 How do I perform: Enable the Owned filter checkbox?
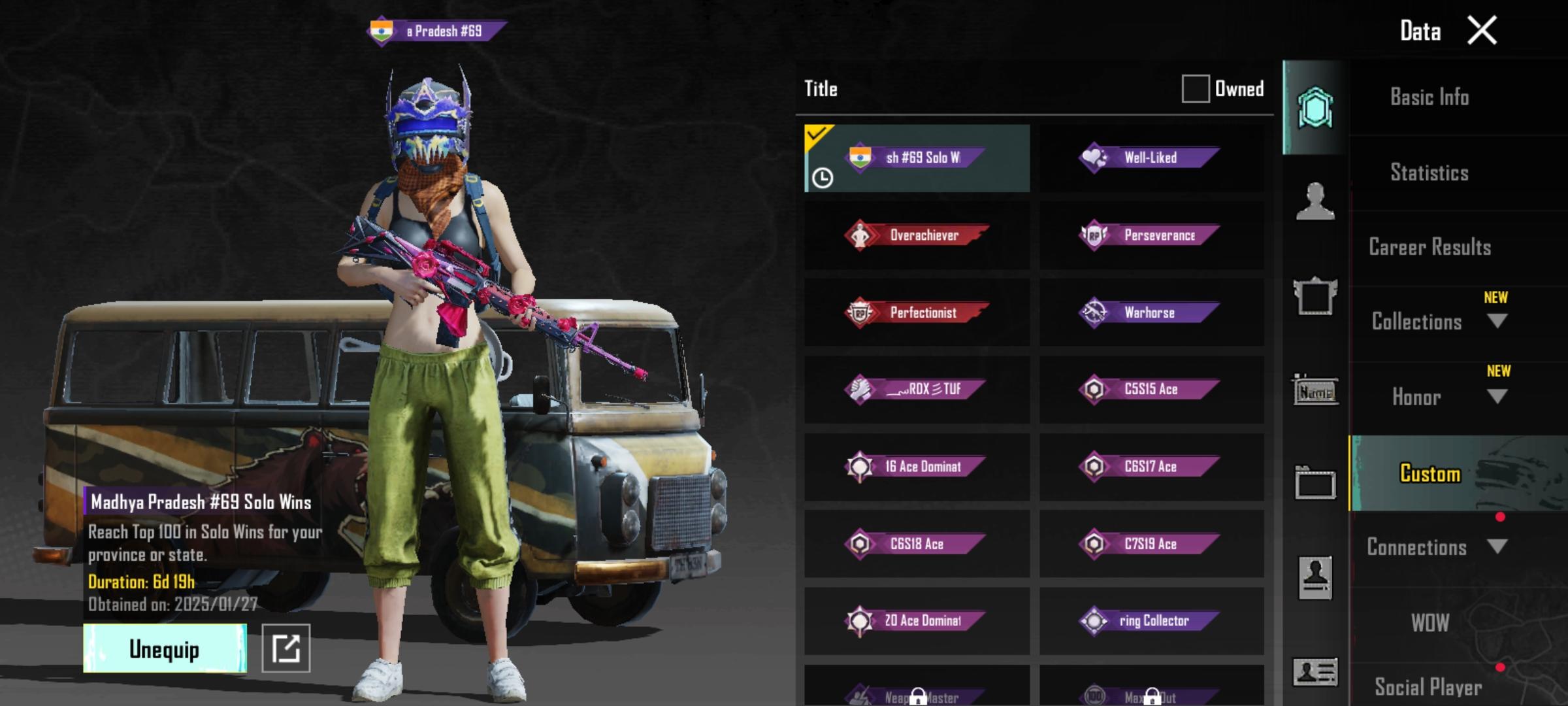[x=1196, y=88]
